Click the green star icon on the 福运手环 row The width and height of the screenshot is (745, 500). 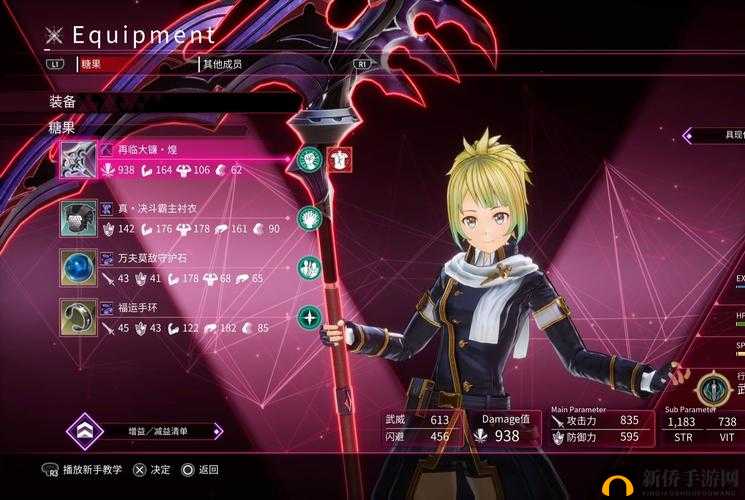[310, 318]
